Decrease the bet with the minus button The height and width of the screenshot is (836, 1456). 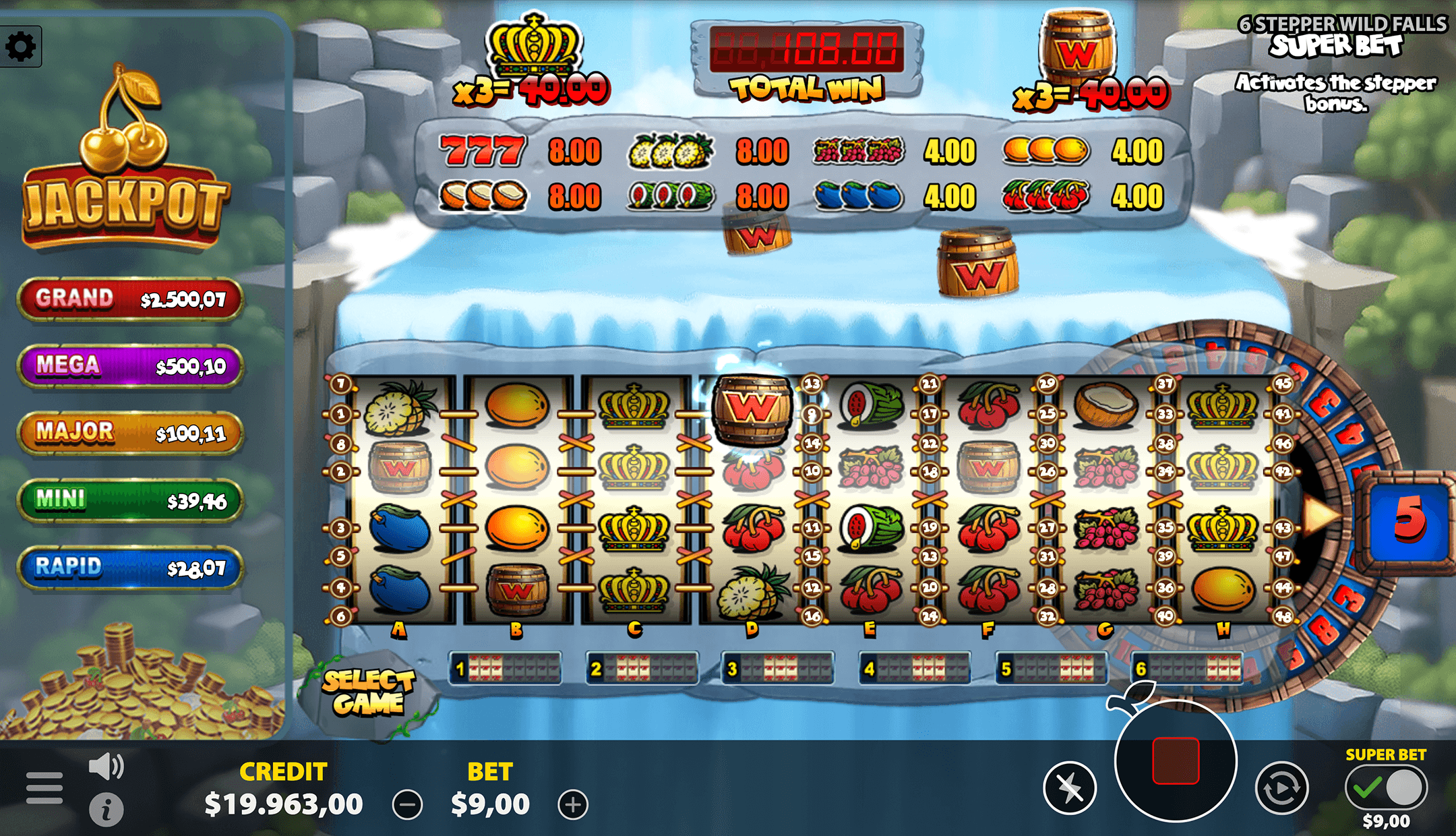coord(407,805)
